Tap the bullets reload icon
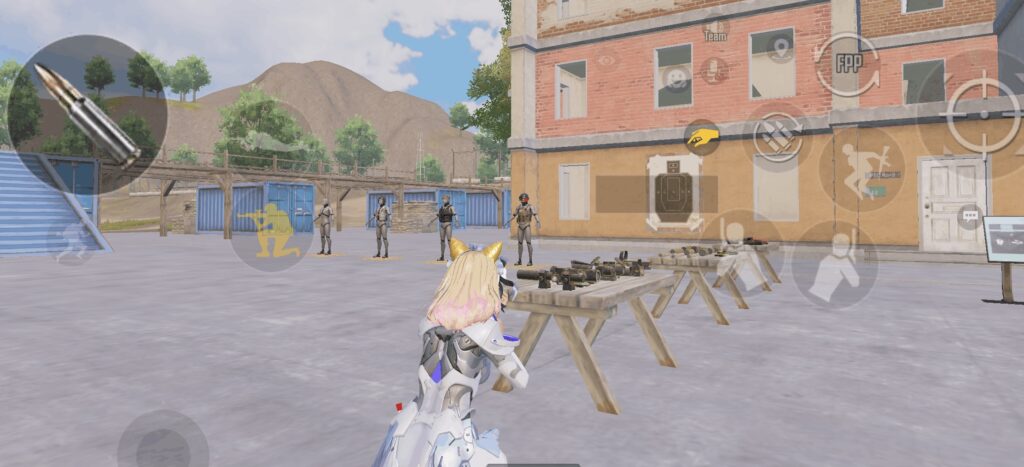This screenshot has height=467, width=1024. pos(778,134)
